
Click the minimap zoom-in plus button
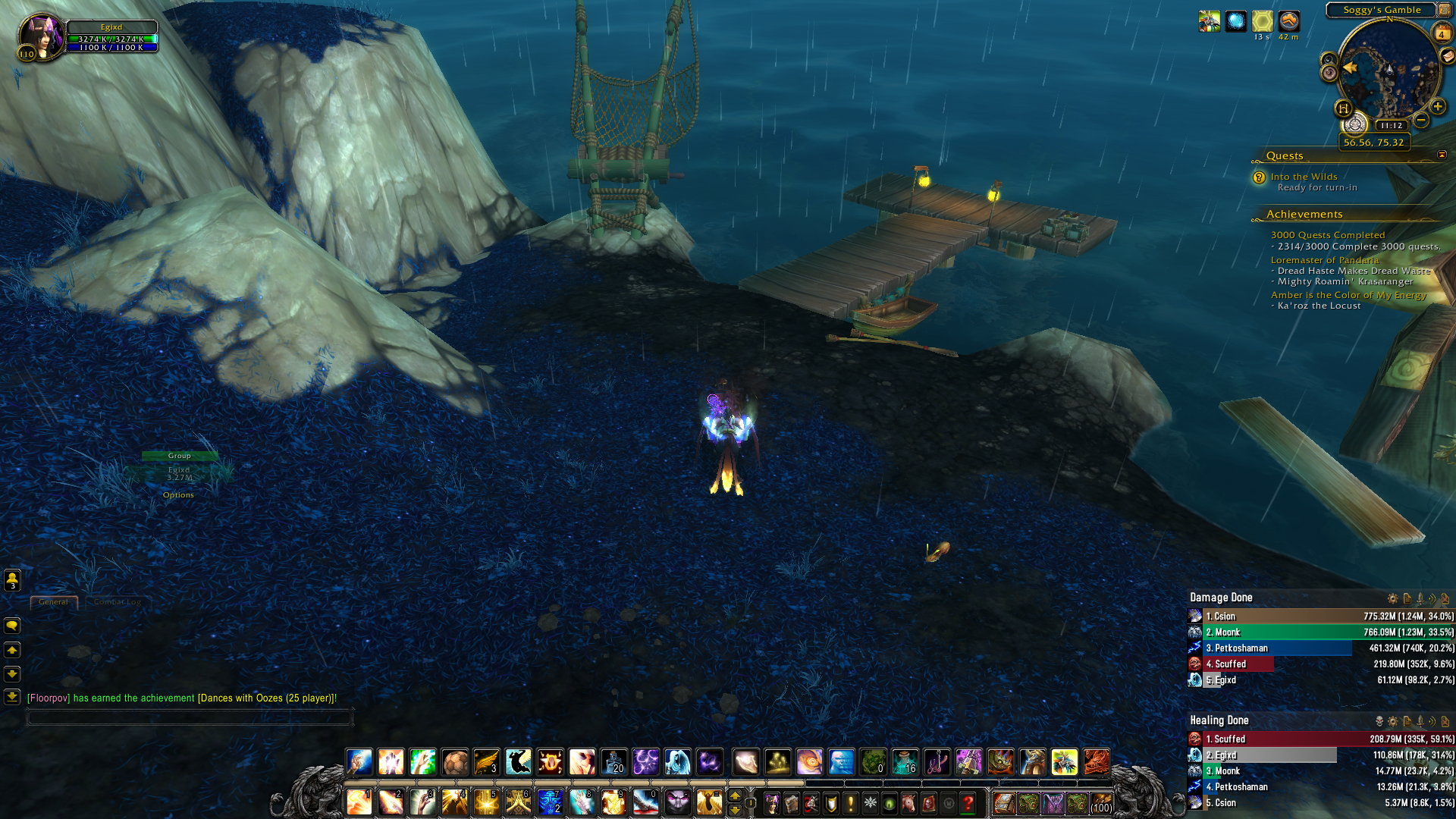(1438, 106)
